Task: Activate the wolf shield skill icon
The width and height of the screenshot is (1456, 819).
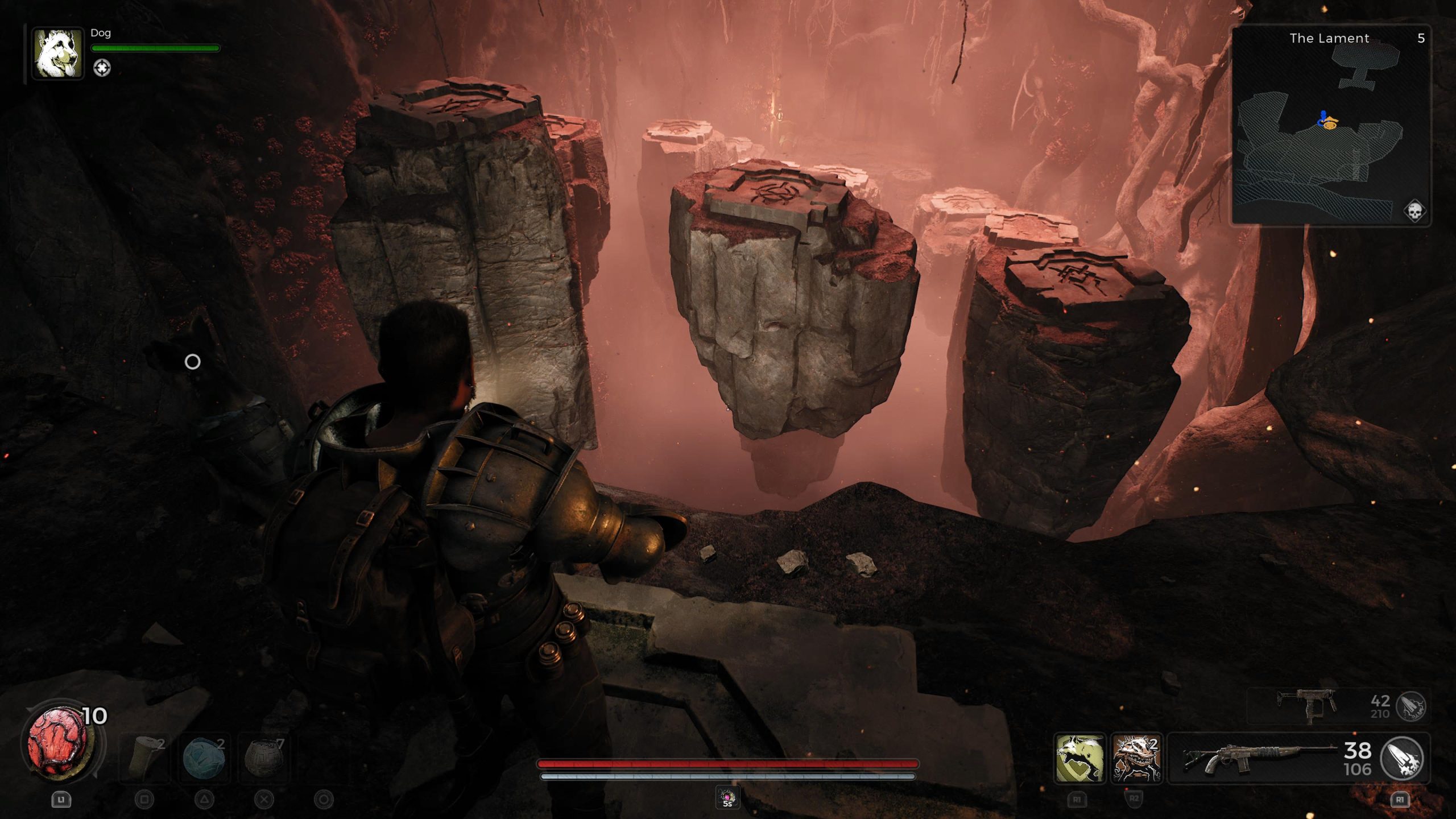Action: tap(1079, 758)
